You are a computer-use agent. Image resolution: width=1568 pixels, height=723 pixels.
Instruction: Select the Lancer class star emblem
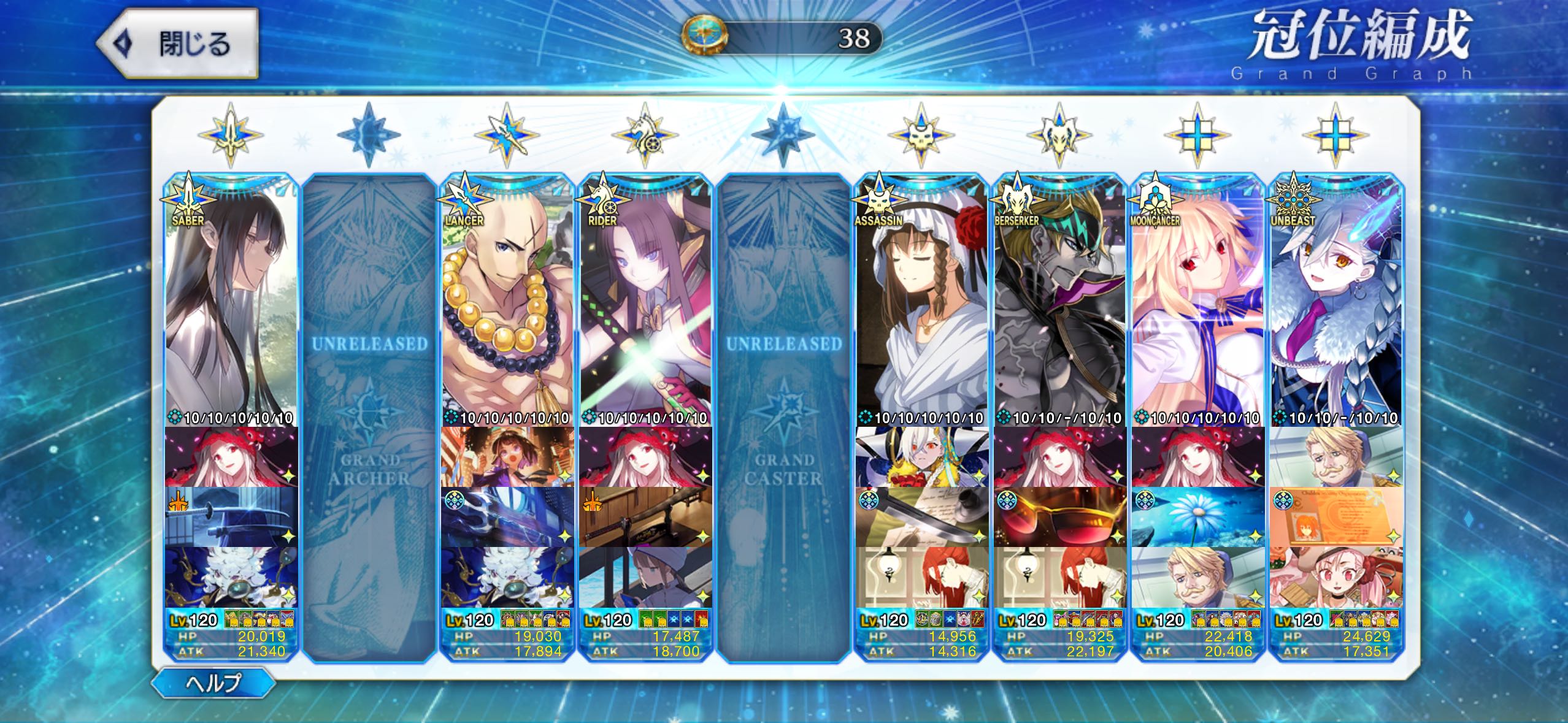click(x=507, y=136)
